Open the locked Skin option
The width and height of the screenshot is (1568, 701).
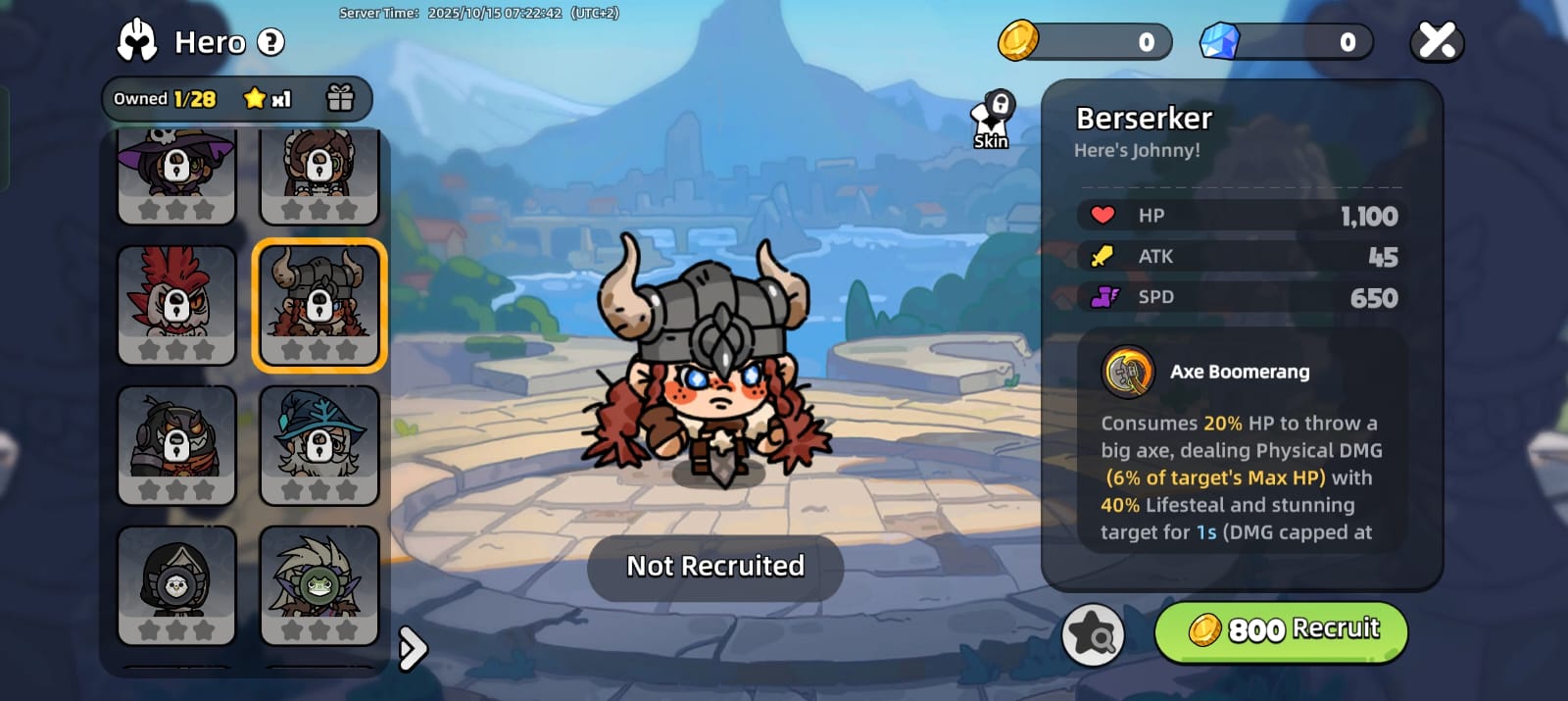992,121
